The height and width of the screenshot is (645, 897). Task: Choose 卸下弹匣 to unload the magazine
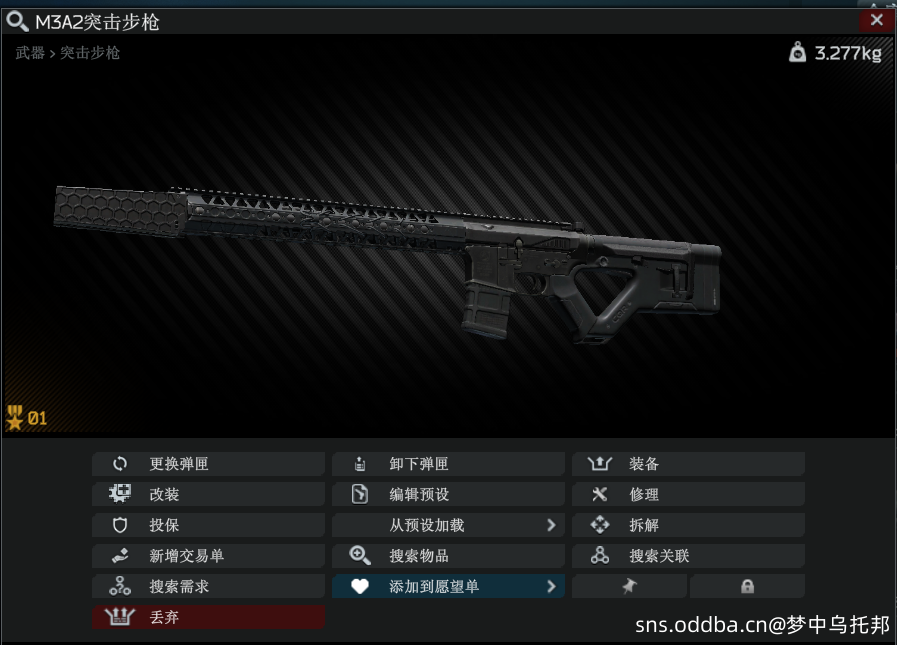[448, 464]
